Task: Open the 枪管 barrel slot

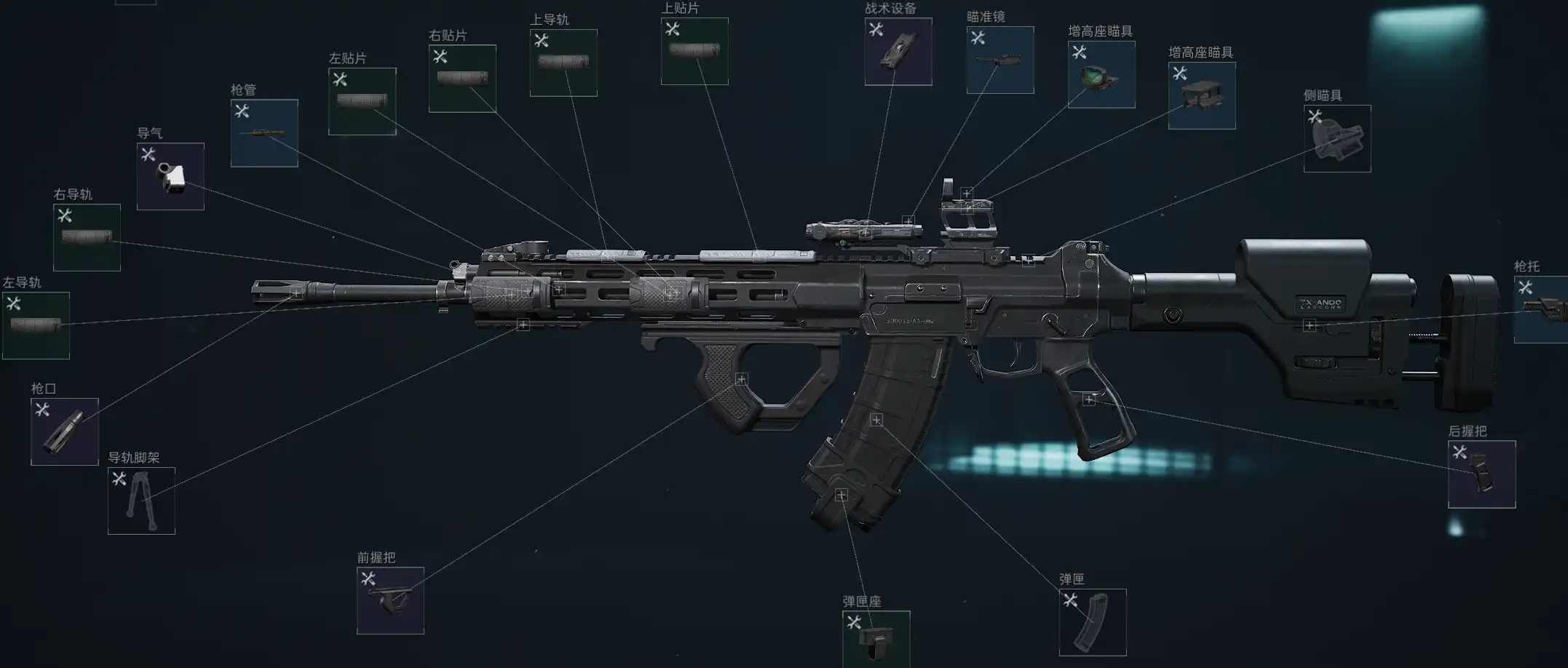Action: point(264,133)
